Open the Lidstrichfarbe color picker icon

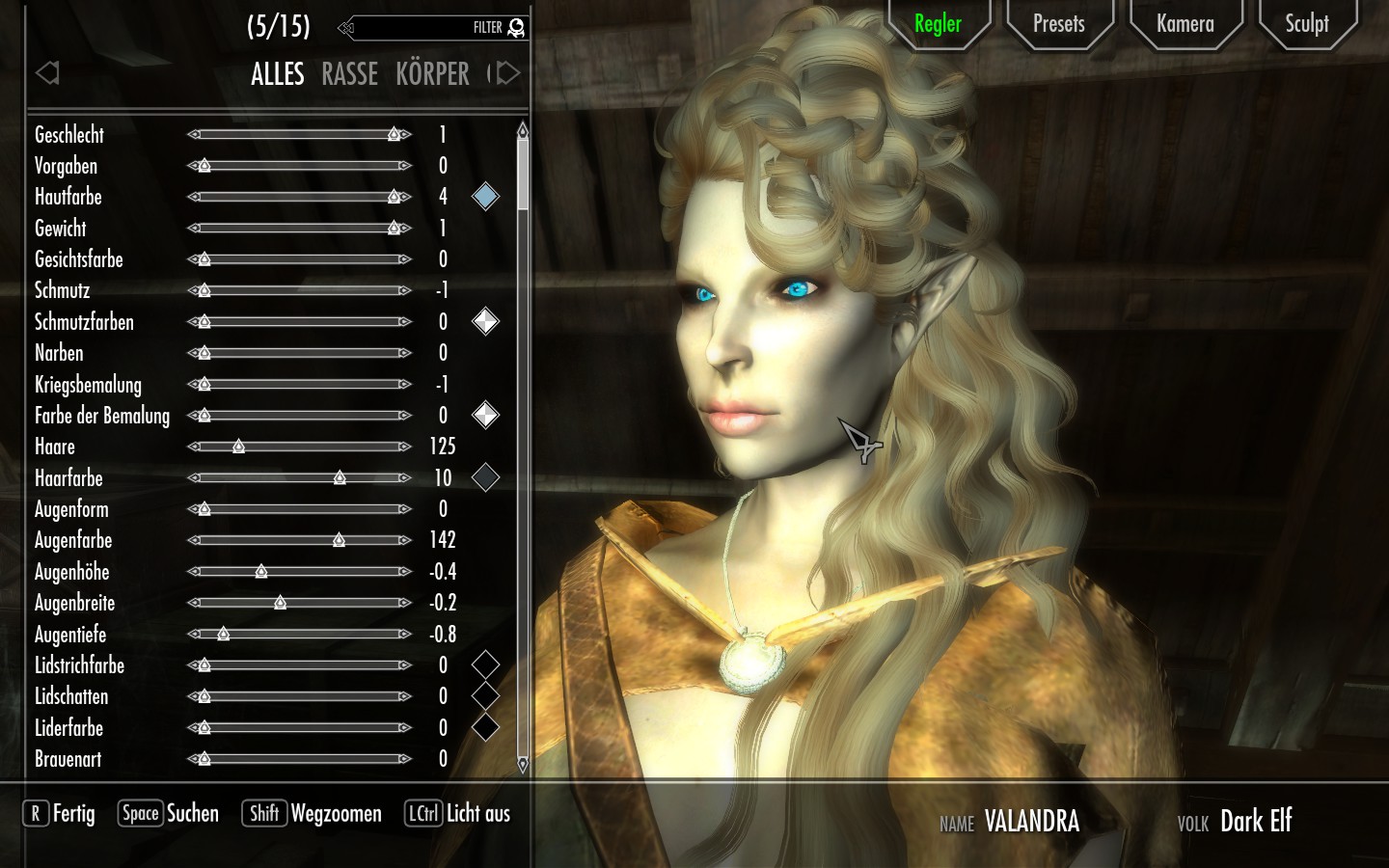click(x=485, y=665)
